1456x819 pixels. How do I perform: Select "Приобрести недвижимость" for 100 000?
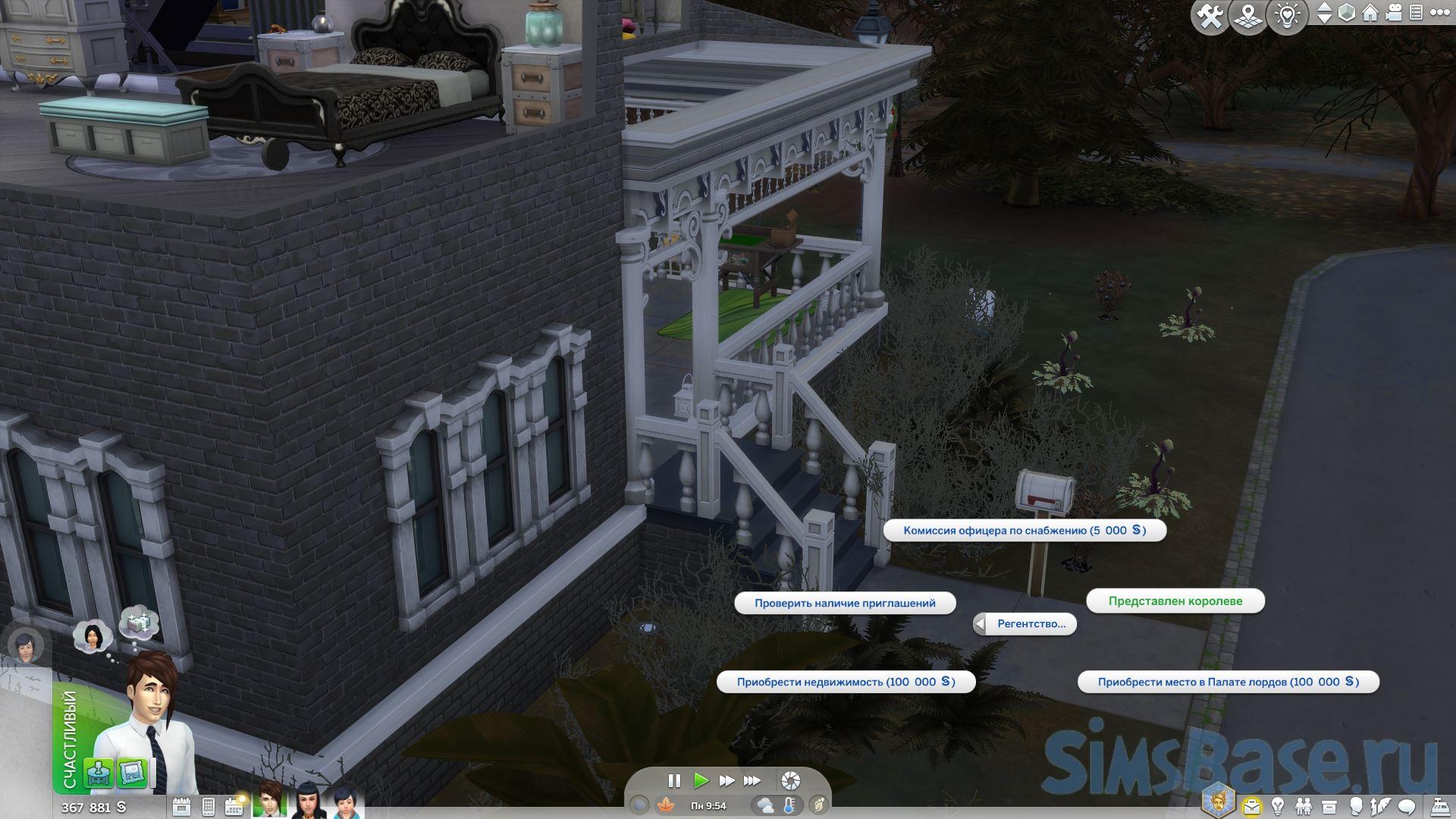pyautogui.click(x=845, y=682)
